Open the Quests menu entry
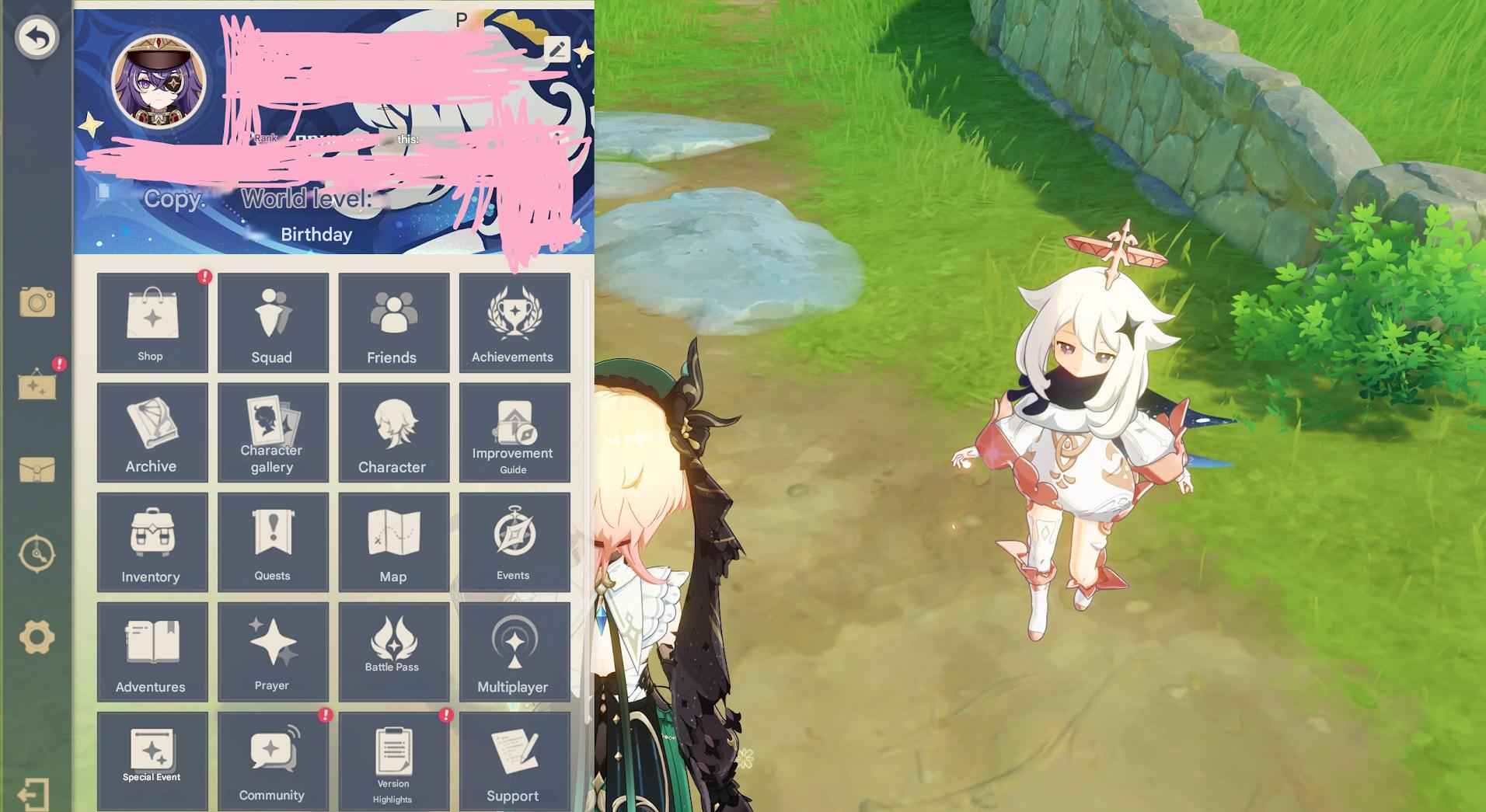Image resolution: width=1486 pixels, height=812 pixels. click(x=272, y=542)
